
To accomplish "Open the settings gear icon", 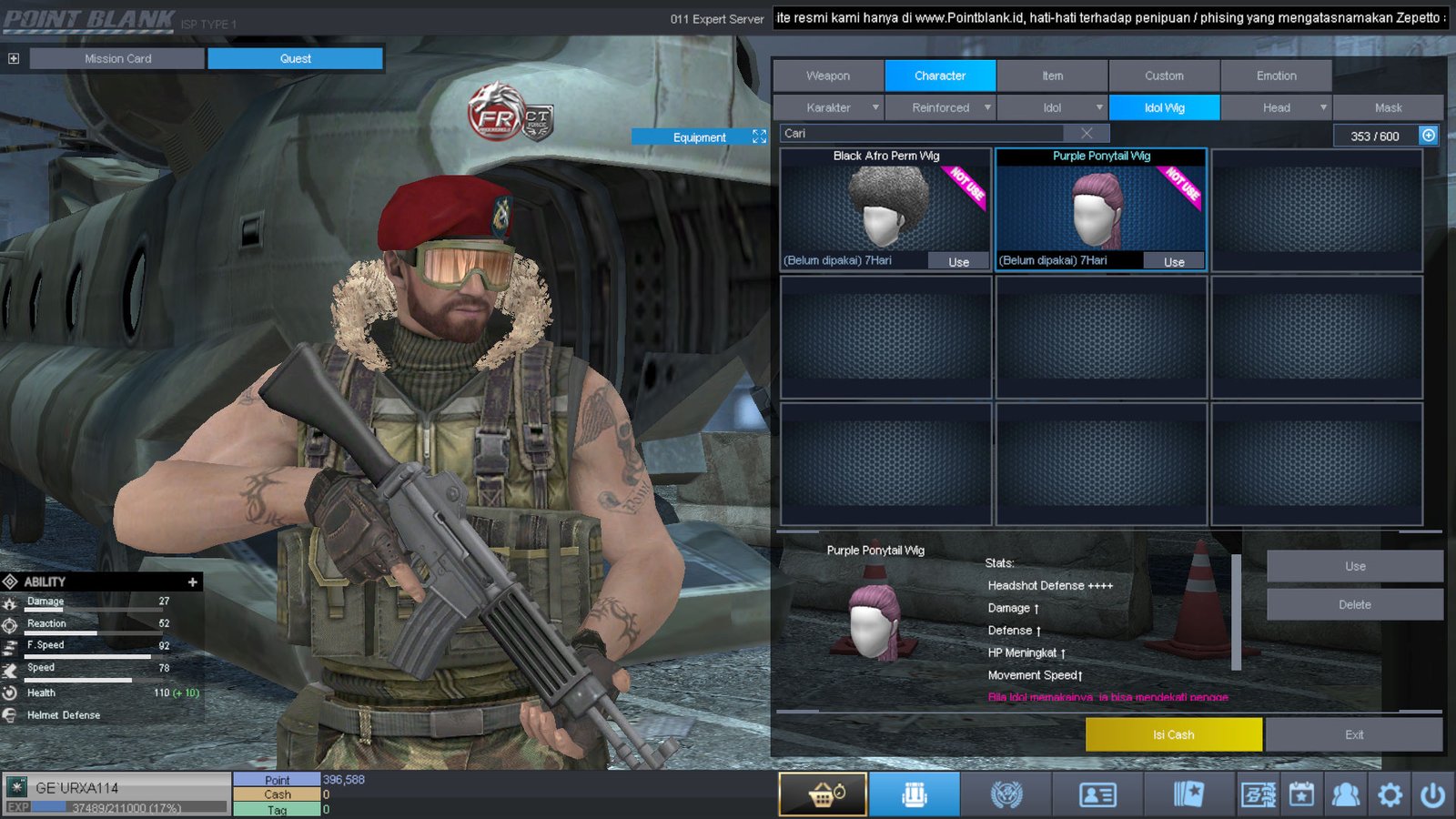I will [x=1390, y=795].
